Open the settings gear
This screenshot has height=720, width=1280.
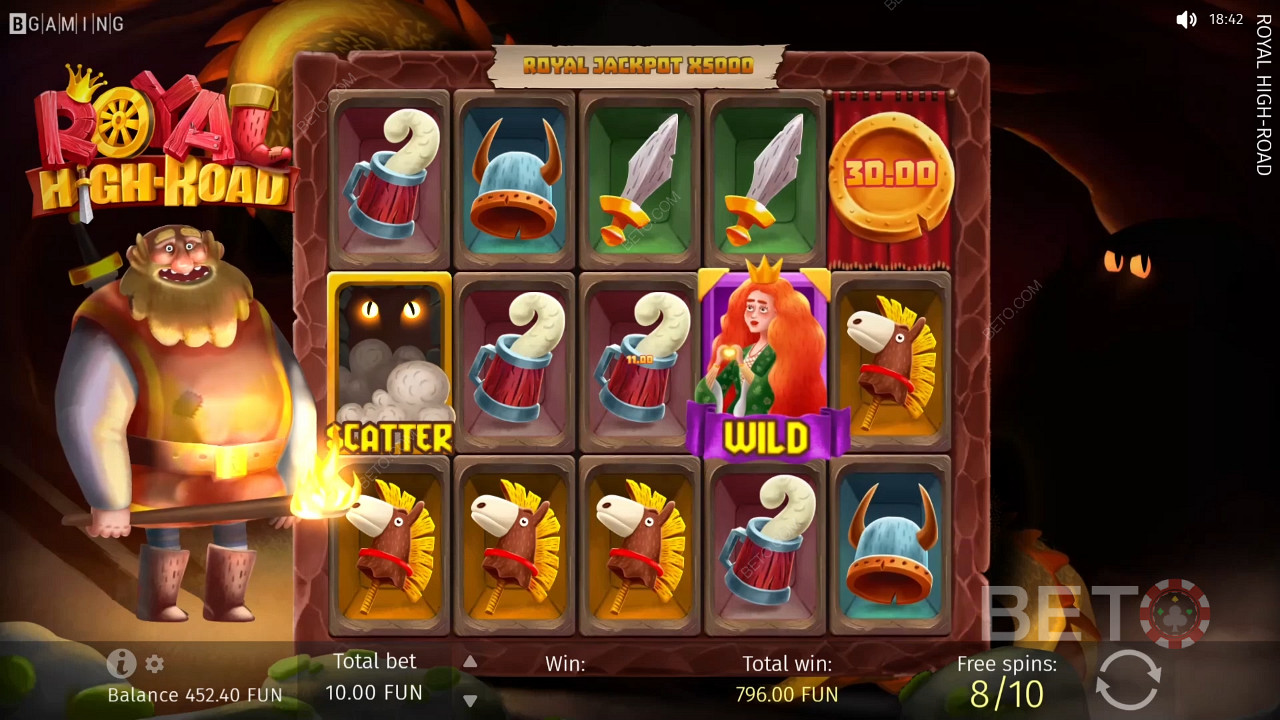pyautogui.click(x=154, y=664)
